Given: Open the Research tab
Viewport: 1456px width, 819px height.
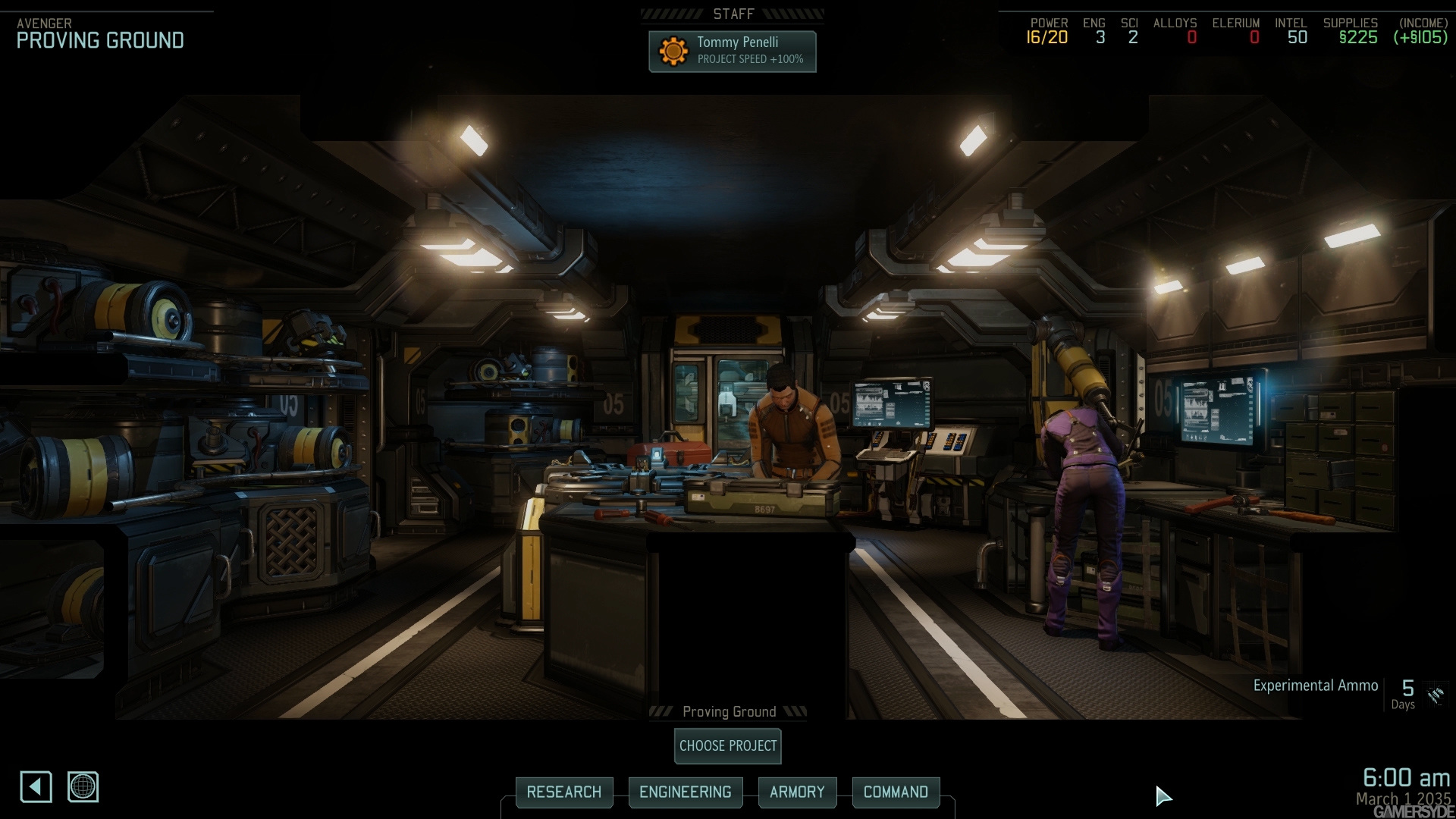Looking at the screenshot, I should coord(564,792).
